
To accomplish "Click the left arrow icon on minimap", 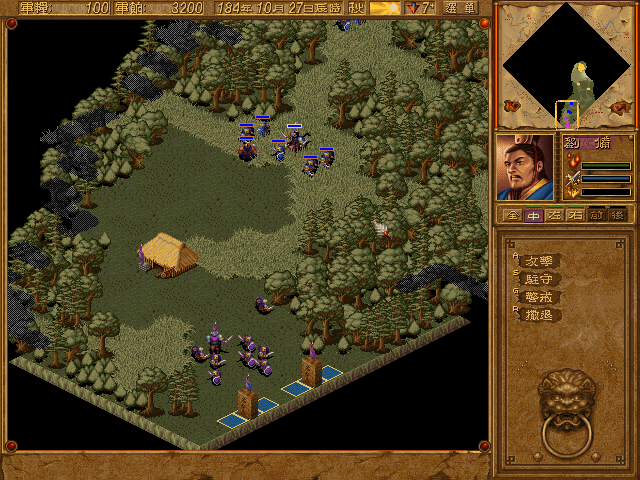I will pos(511,105).
